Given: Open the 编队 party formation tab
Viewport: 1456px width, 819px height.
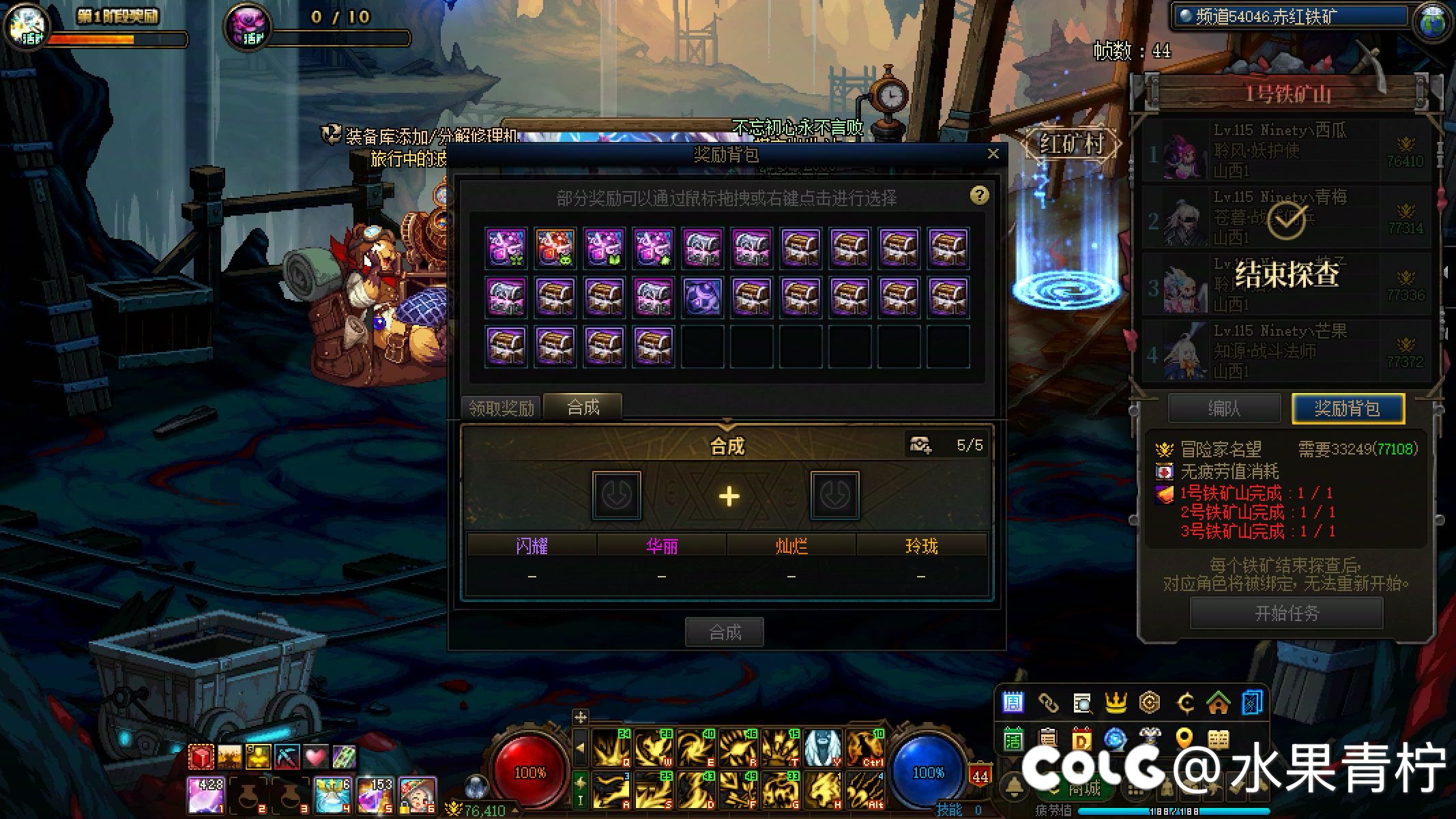Looking at the screenshot, I should point(1224,408).
